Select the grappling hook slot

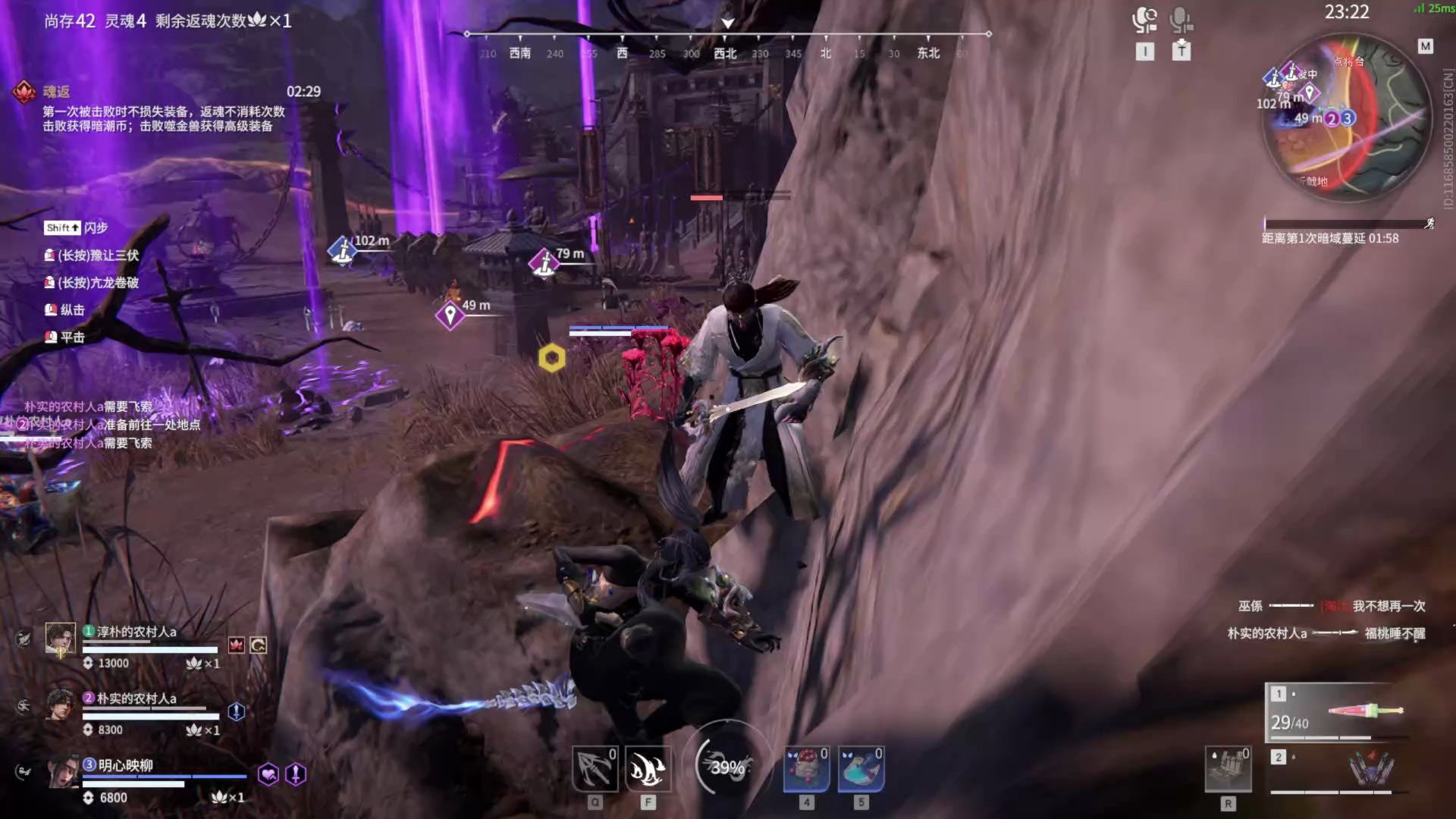pos(595,769)
